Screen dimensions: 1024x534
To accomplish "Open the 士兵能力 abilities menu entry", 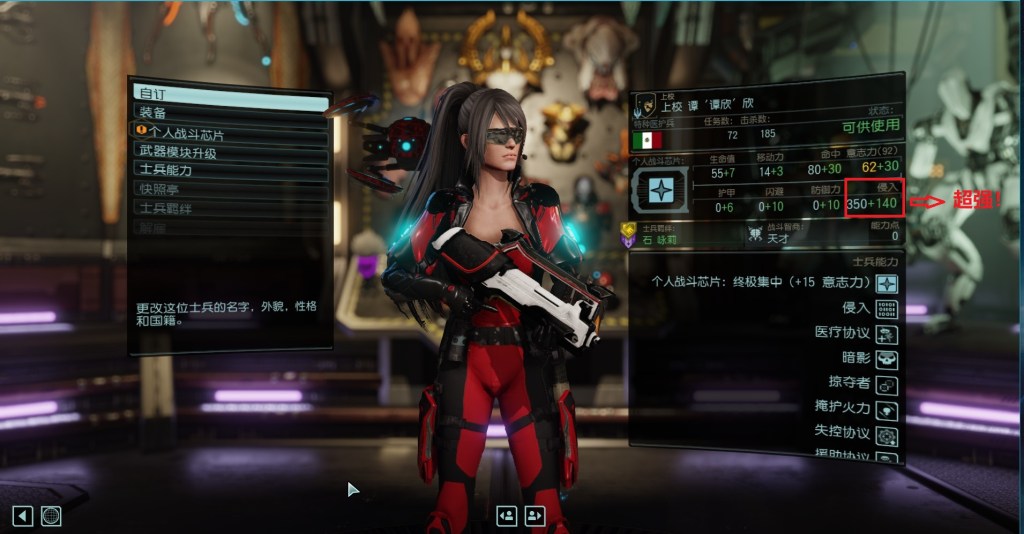I will 230,170.
